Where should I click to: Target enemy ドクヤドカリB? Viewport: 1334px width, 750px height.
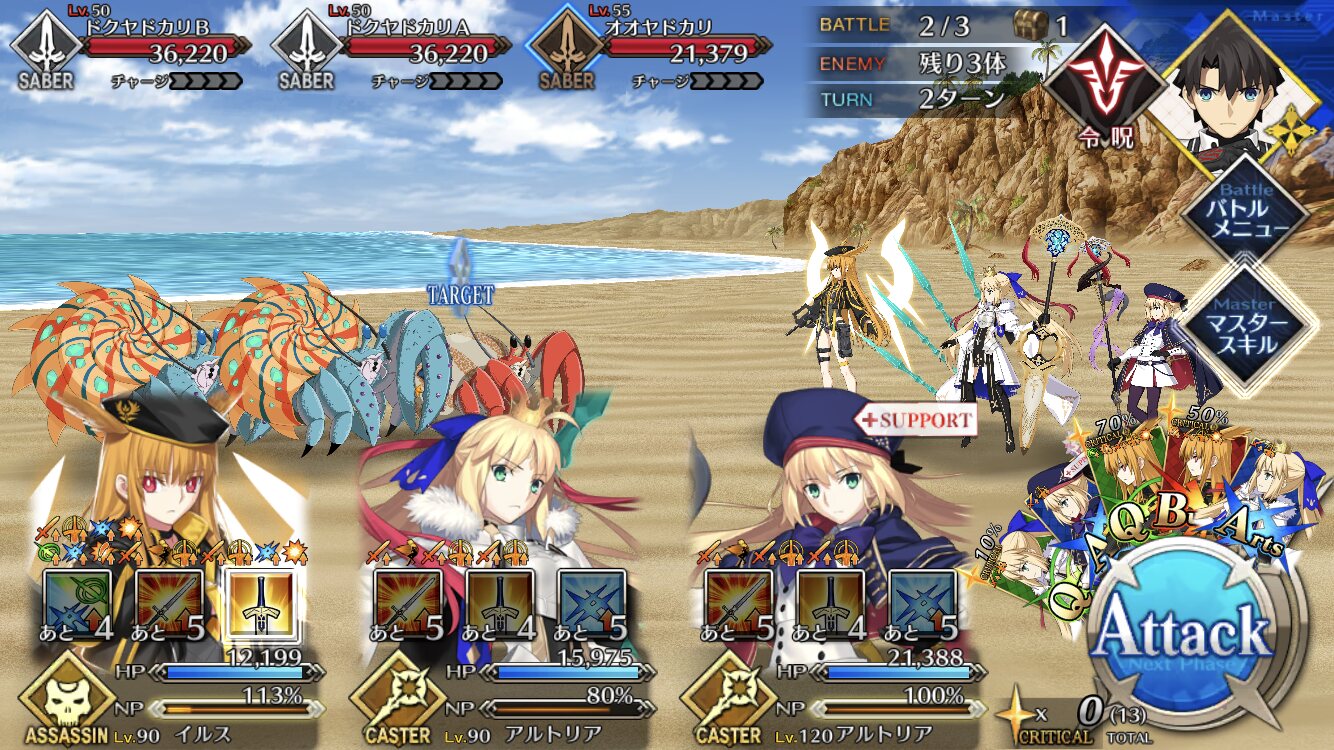point(130,55)
